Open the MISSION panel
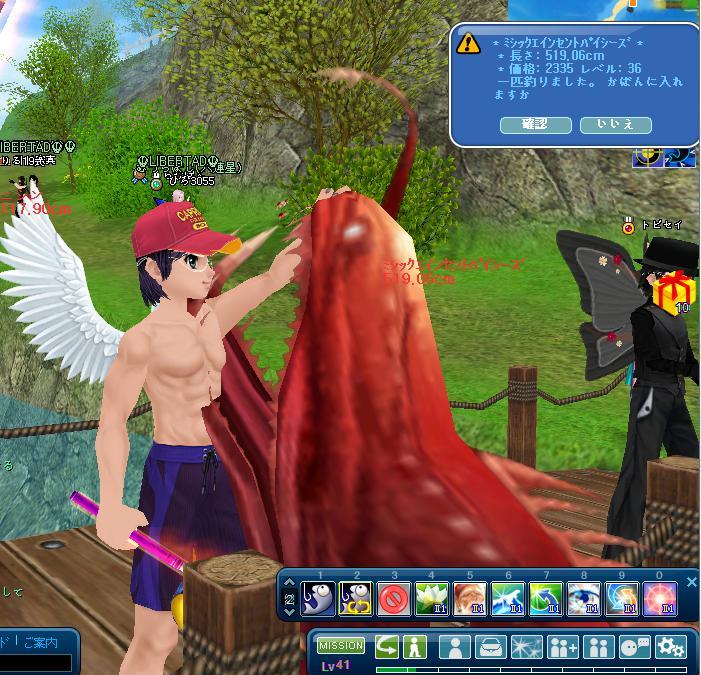Viewport: 701px width, 675px height. pyautogui.click(x=341, y=646)
